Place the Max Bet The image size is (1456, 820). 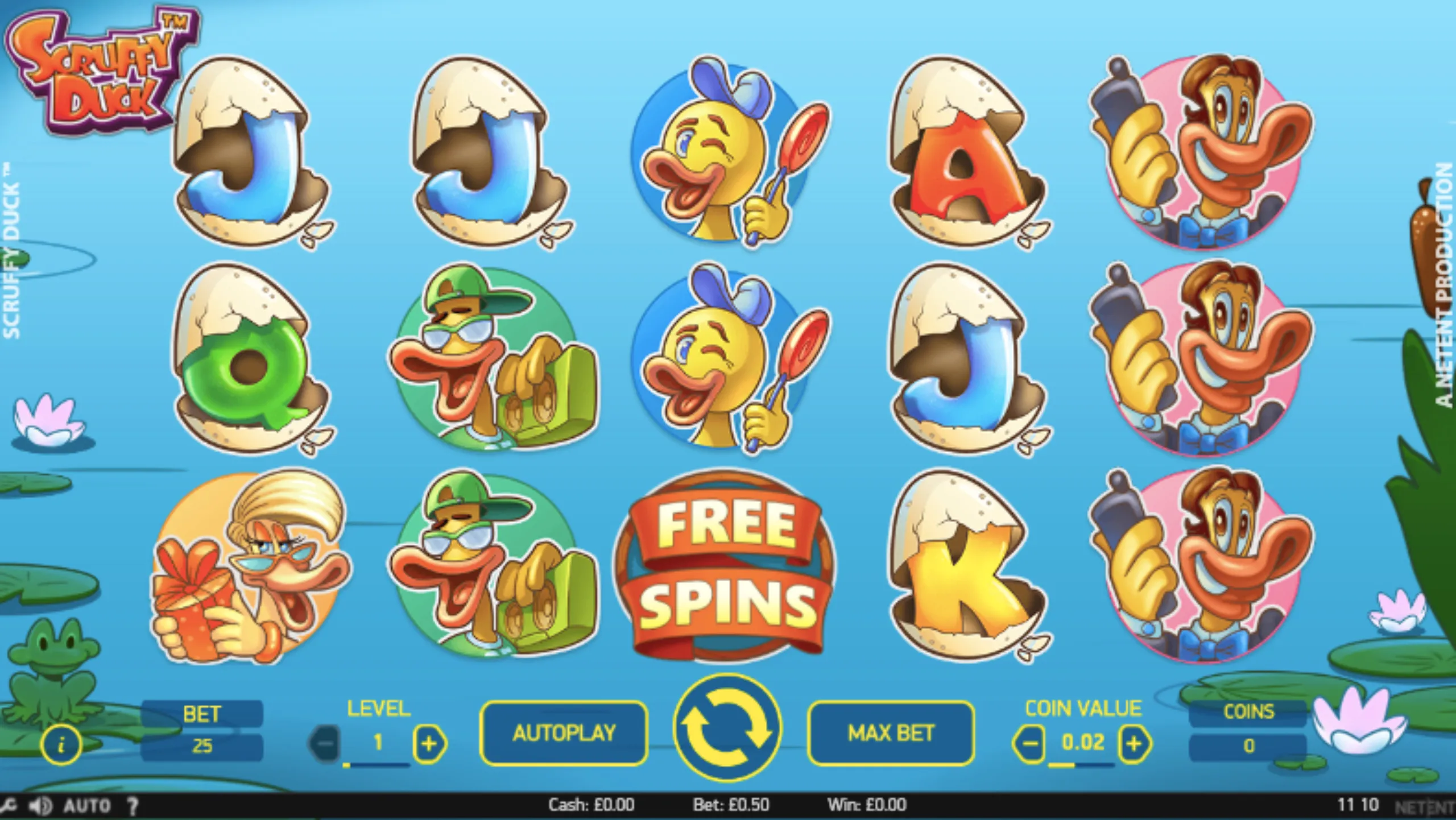coord(891,733)
